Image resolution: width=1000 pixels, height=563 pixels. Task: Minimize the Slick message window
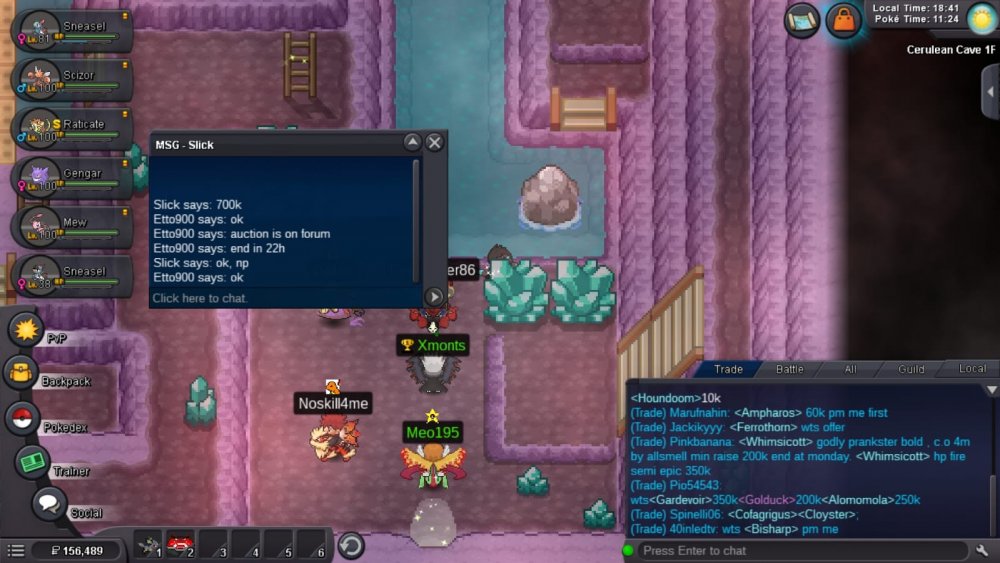point(412,143)
